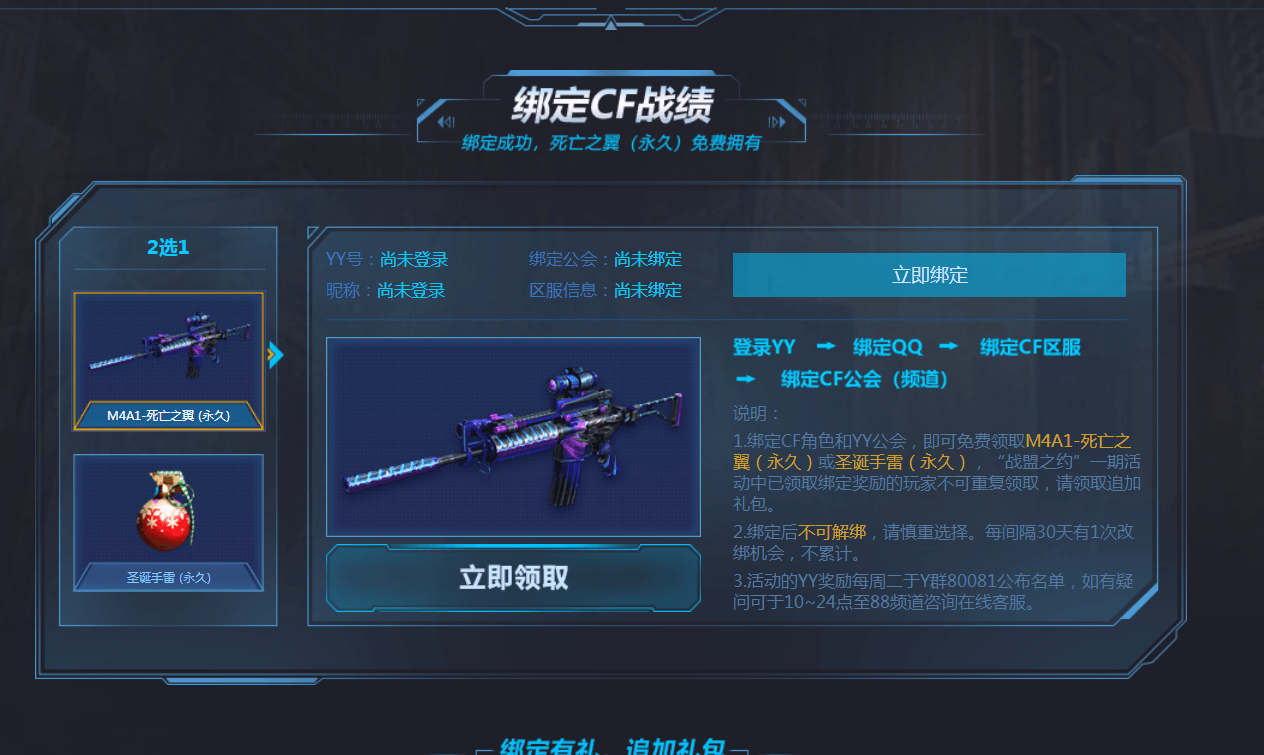This screenshot has width=1264, height=755.
Task: Click the right arrow beside the title
Action: coord(777,122)
